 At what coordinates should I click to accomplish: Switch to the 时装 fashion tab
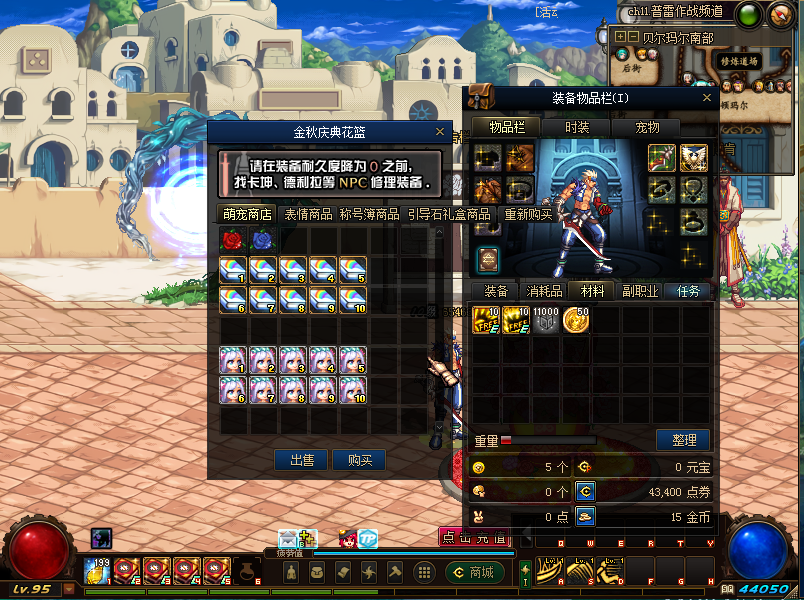tap(577, 127)
